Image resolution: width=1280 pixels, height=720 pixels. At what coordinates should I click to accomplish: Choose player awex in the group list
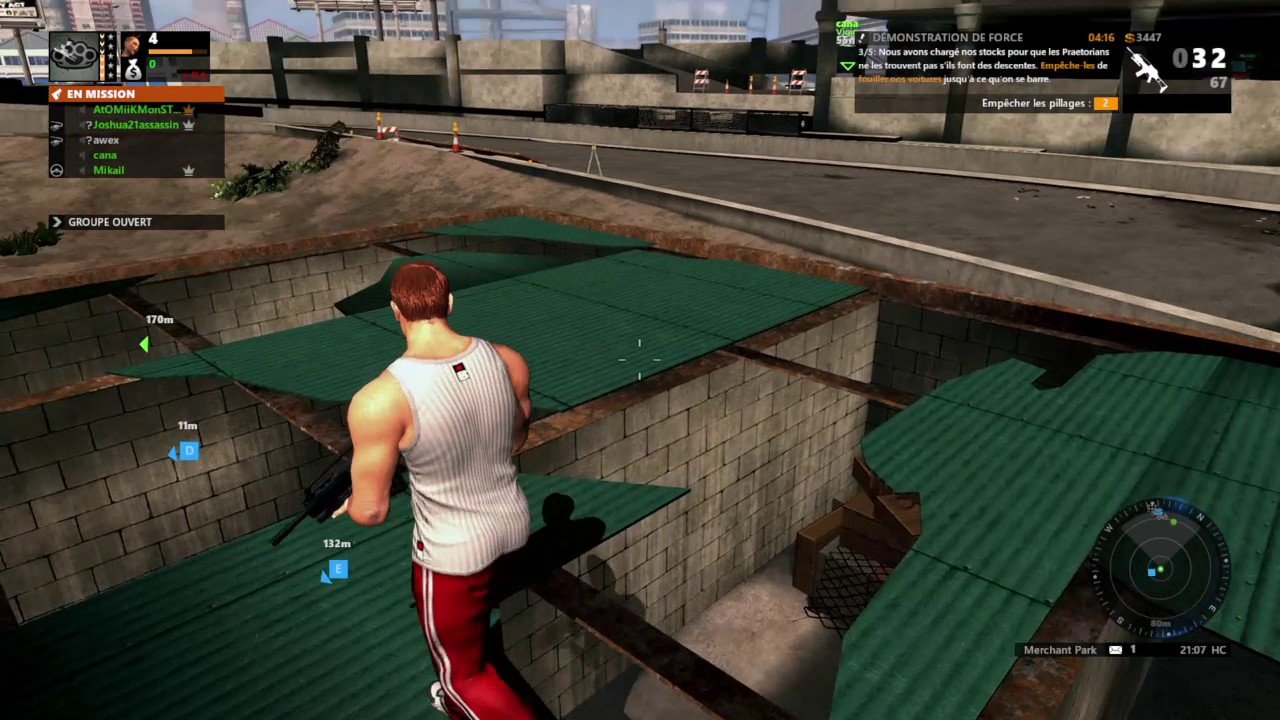[106, 140]
